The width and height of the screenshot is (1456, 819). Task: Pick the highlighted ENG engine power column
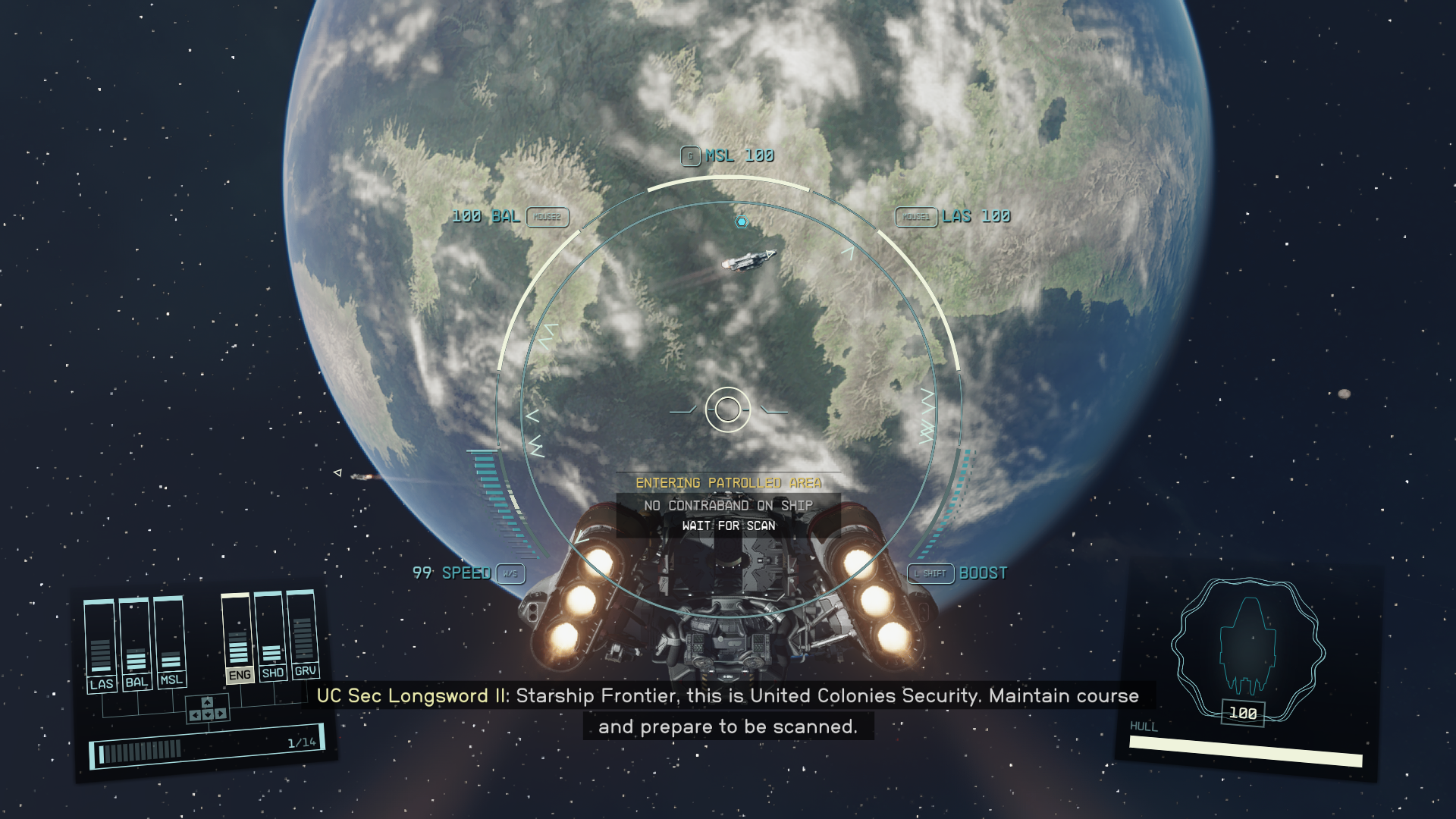tap(238, 638)
